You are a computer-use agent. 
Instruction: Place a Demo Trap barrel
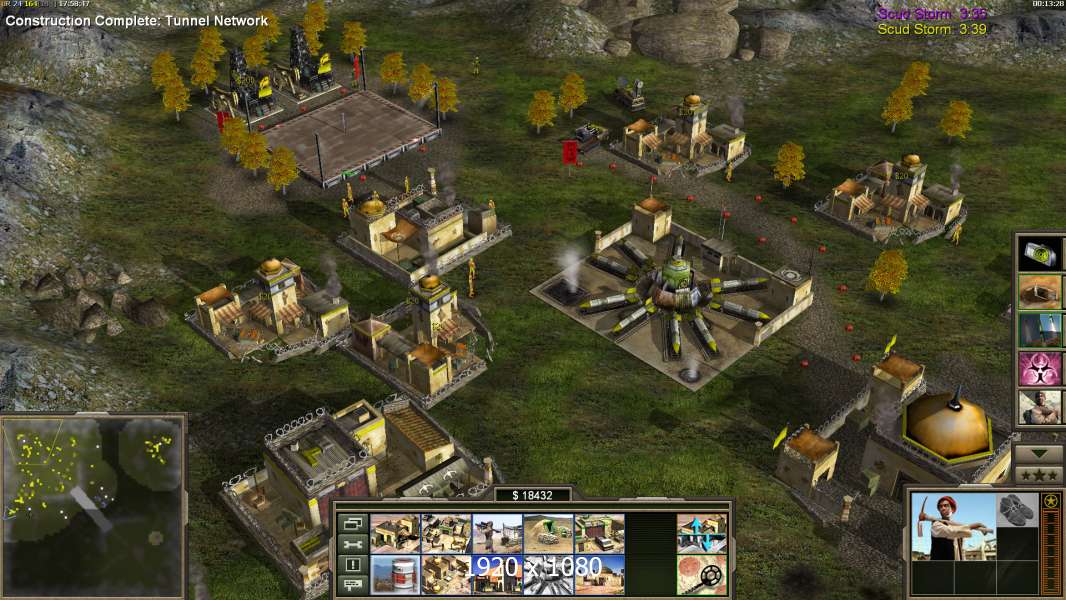[x=395, y=575]
